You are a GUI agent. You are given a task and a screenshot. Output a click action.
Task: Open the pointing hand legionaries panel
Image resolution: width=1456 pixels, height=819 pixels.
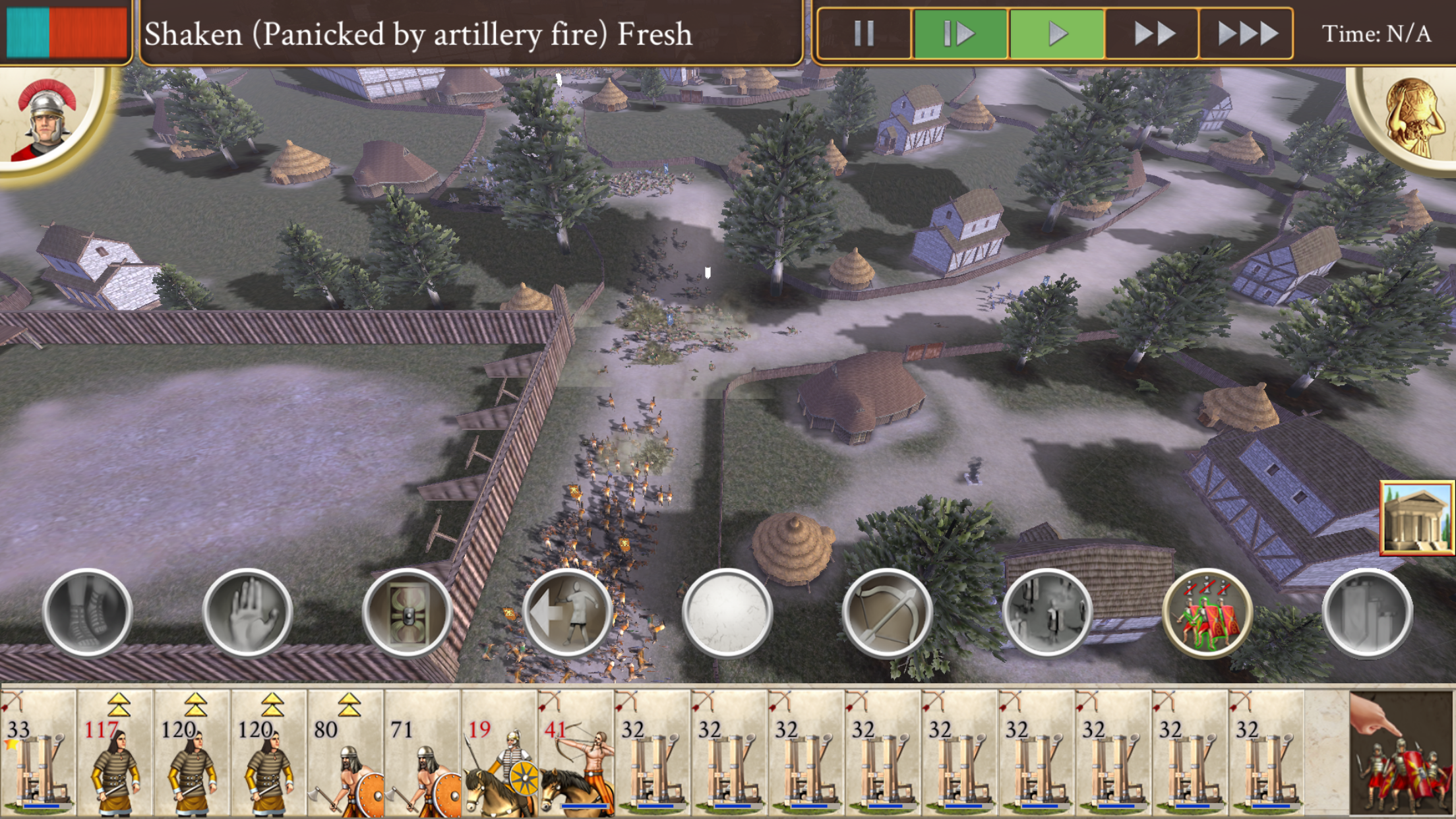click(1401, 752)
